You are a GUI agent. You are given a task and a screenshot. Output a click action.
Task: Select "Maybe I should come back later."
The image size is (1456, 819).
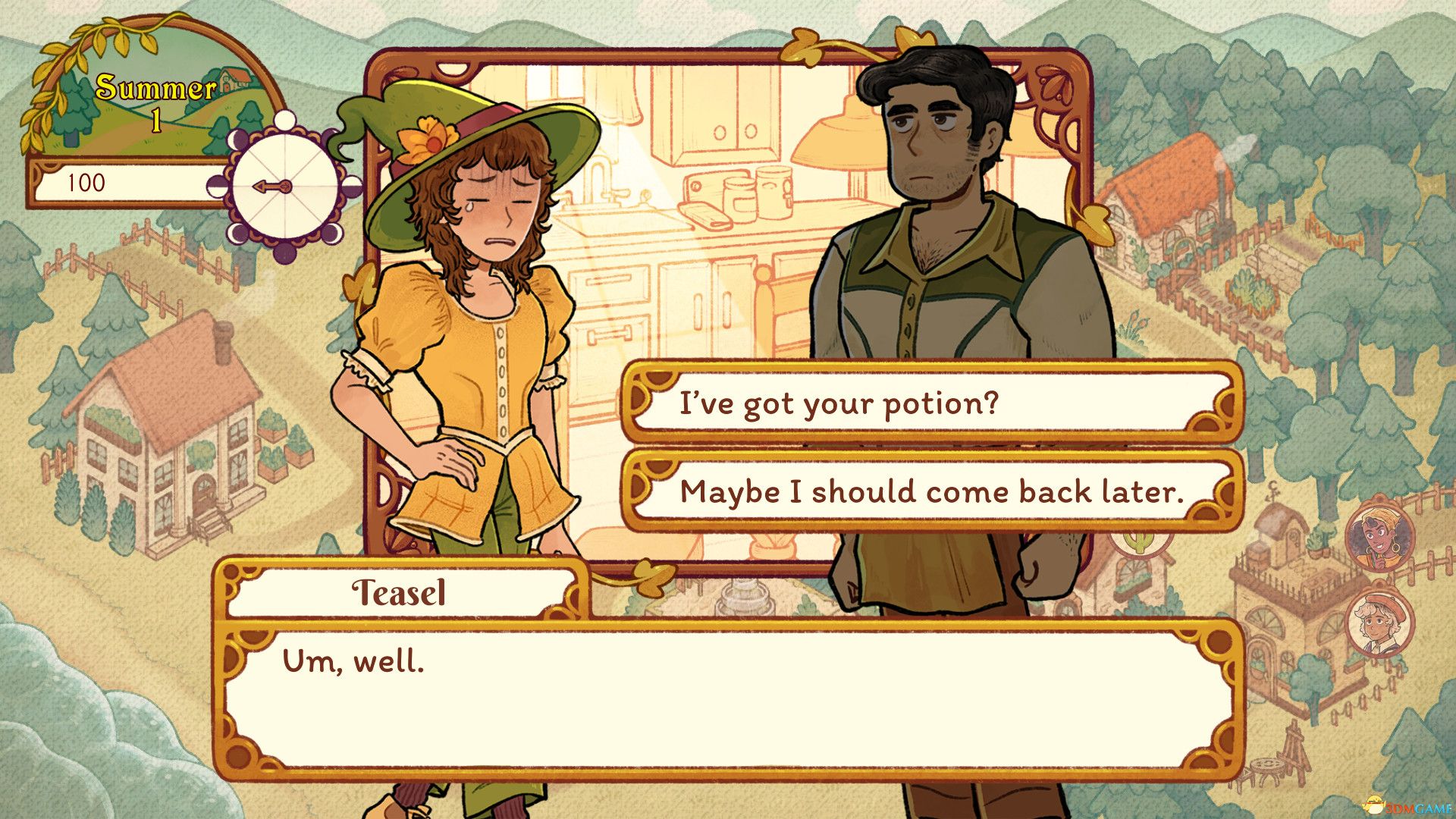tap(931, 491)
